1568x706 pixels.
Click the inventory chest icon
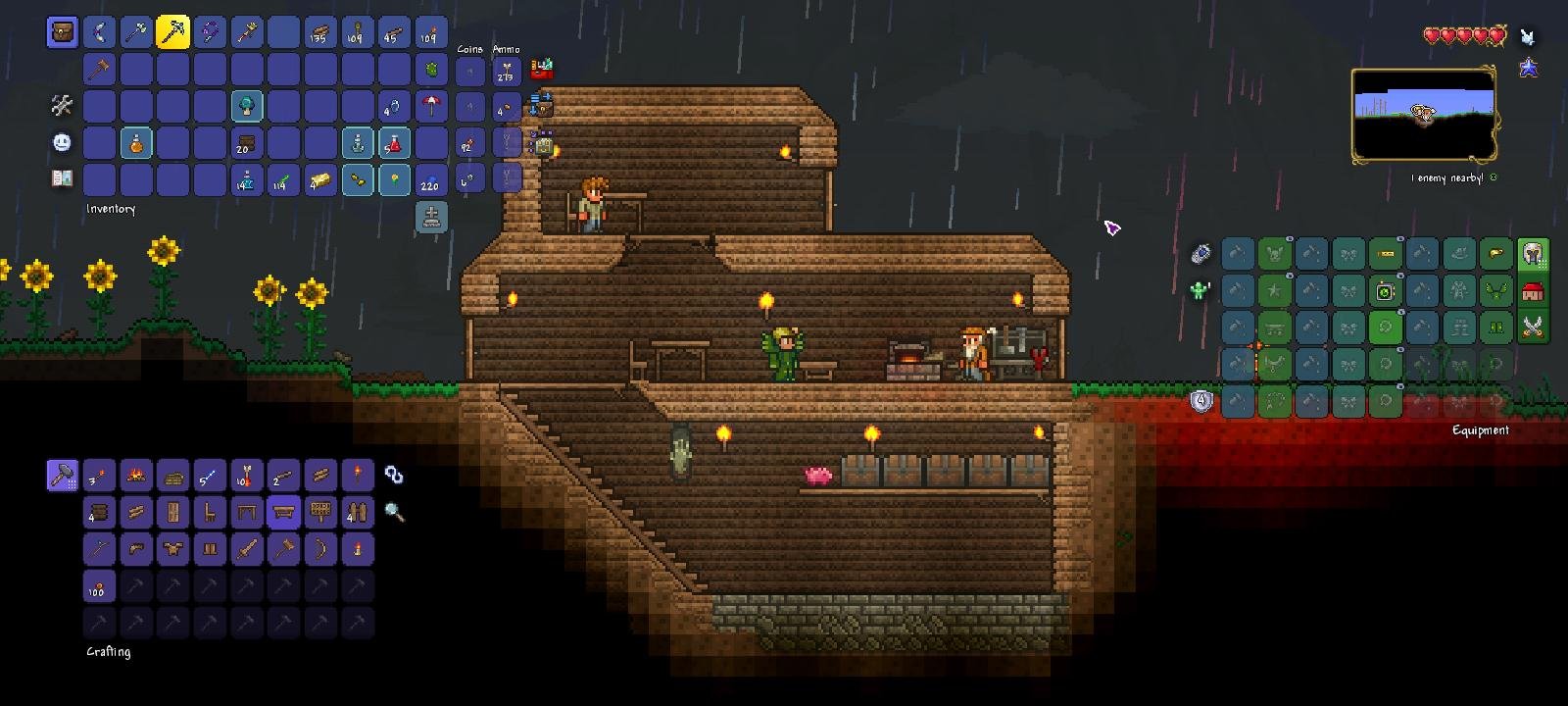63,32
